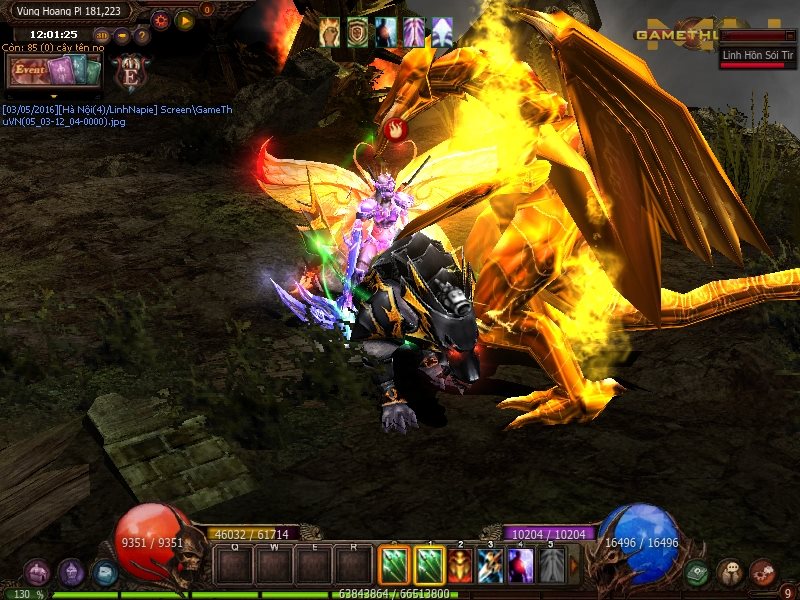The image size is (800, 600).
Task: Select the orange gear button
Action: 160,20
